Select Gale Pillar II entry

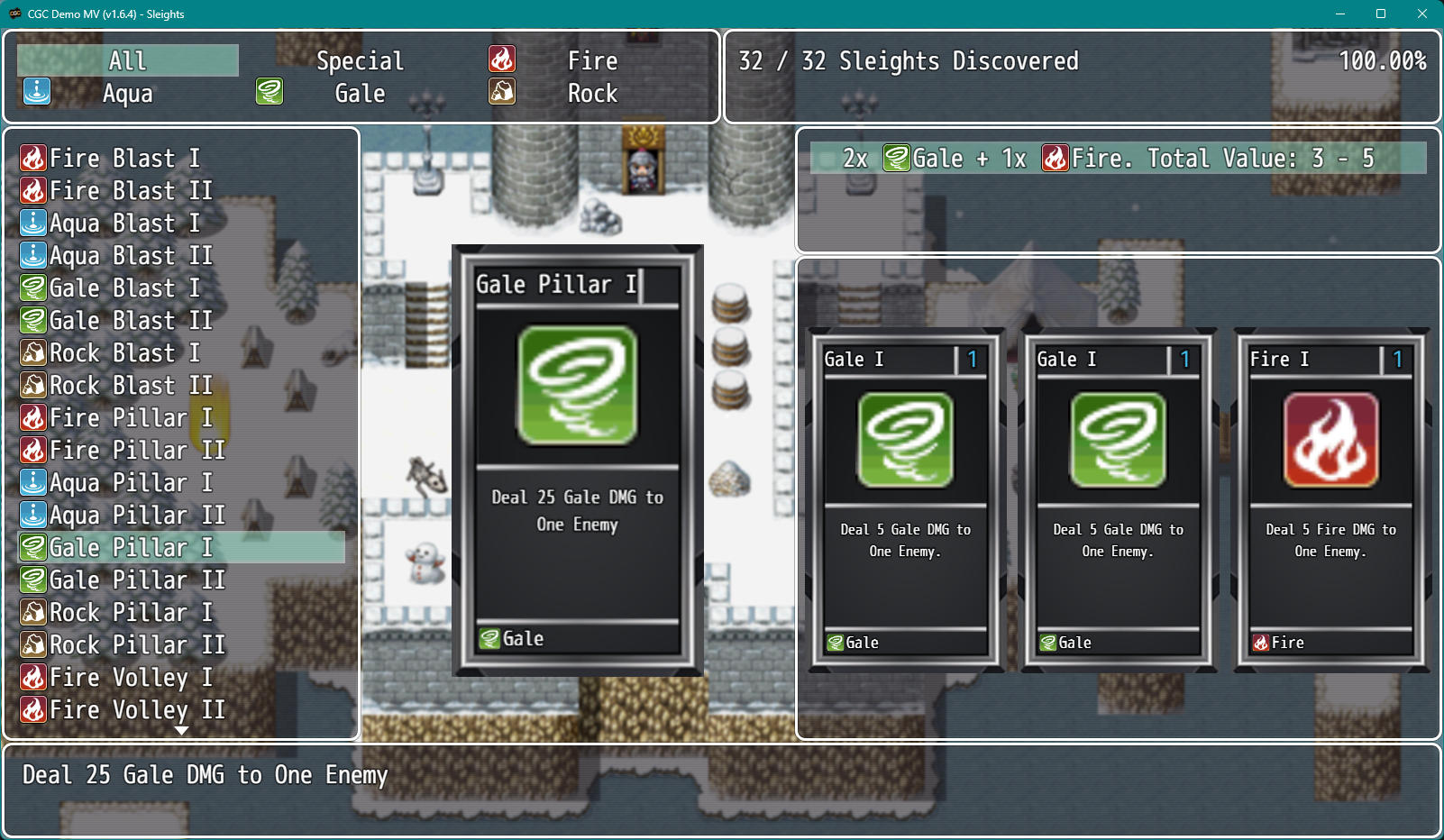pos(137,580)
